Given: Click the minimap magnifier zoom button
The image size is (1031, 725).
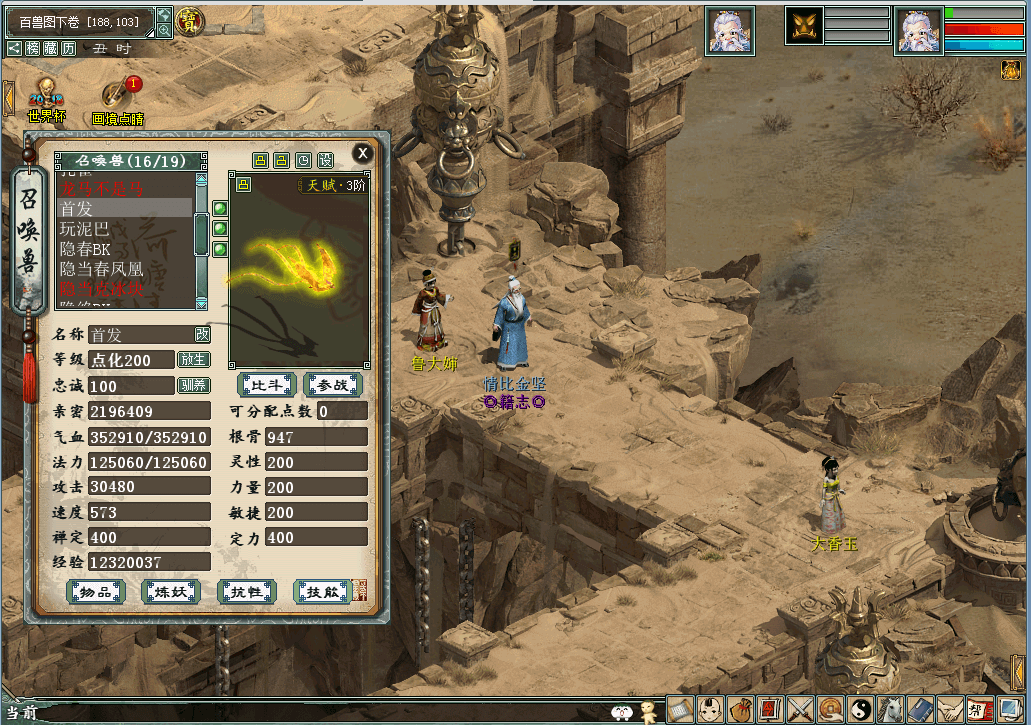Looking at the screenshot, I should [x=164, y=31].
